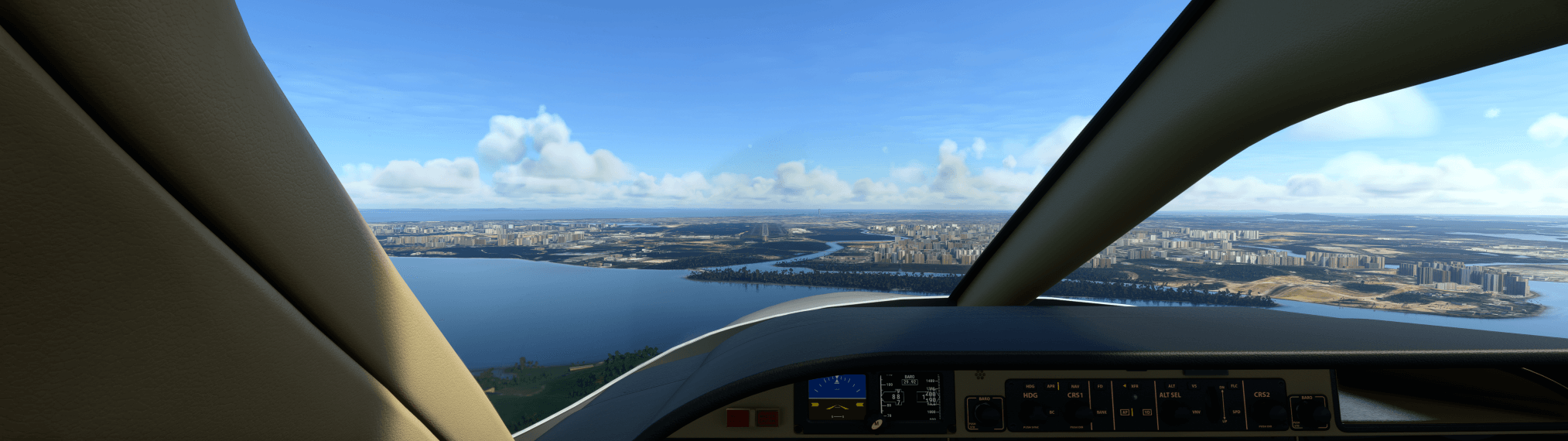Engage the AP autopilot button
The image size is (1568, 441).
tap(1126, 412)
